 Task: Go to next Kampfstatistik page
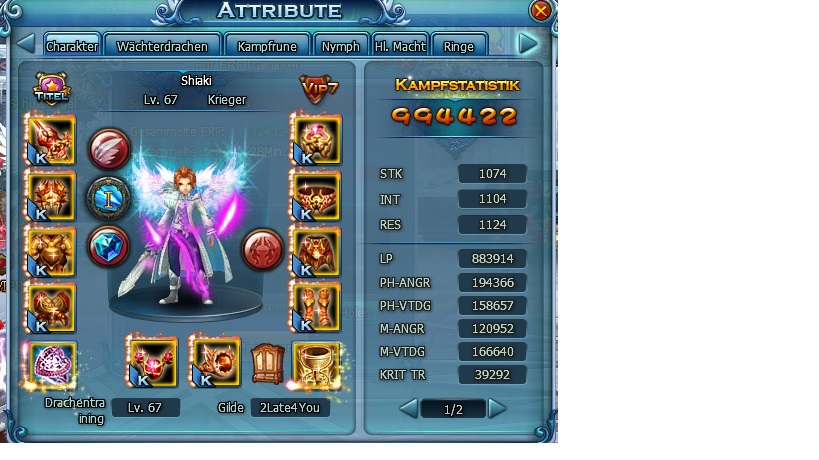point(498,408)
